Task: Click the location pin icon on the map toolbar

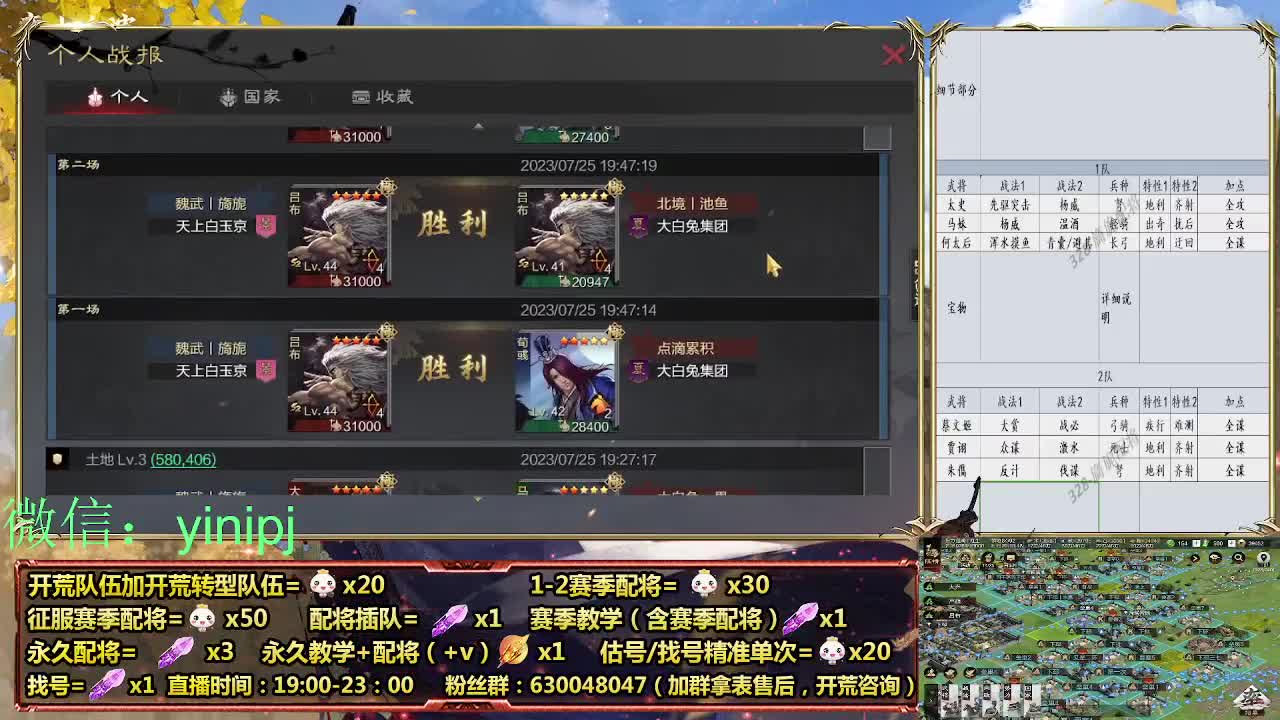Action: click(x=1263, y=557)
